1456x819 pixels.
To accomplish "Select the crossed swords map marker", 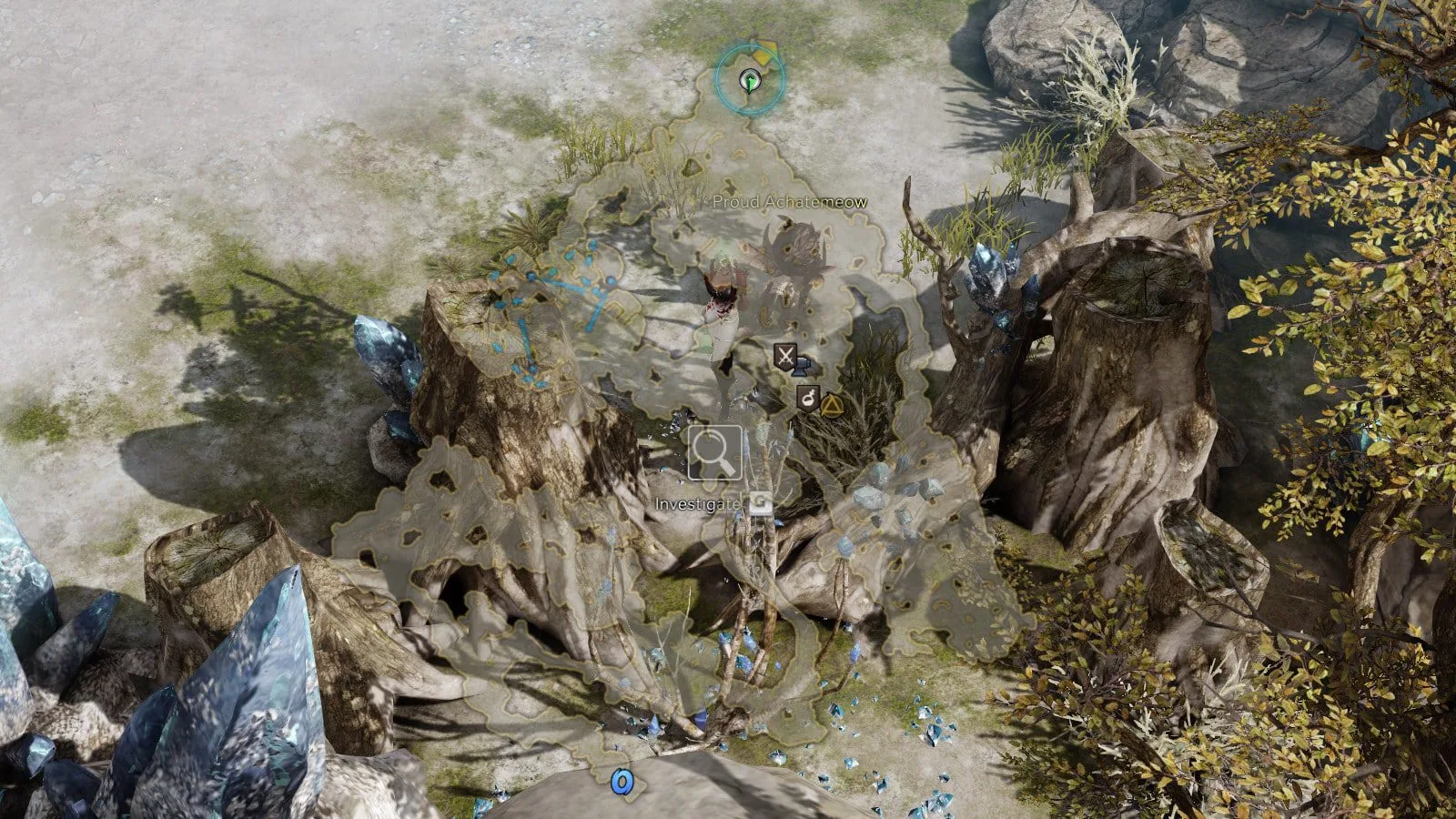I will [x=784, y=355].
